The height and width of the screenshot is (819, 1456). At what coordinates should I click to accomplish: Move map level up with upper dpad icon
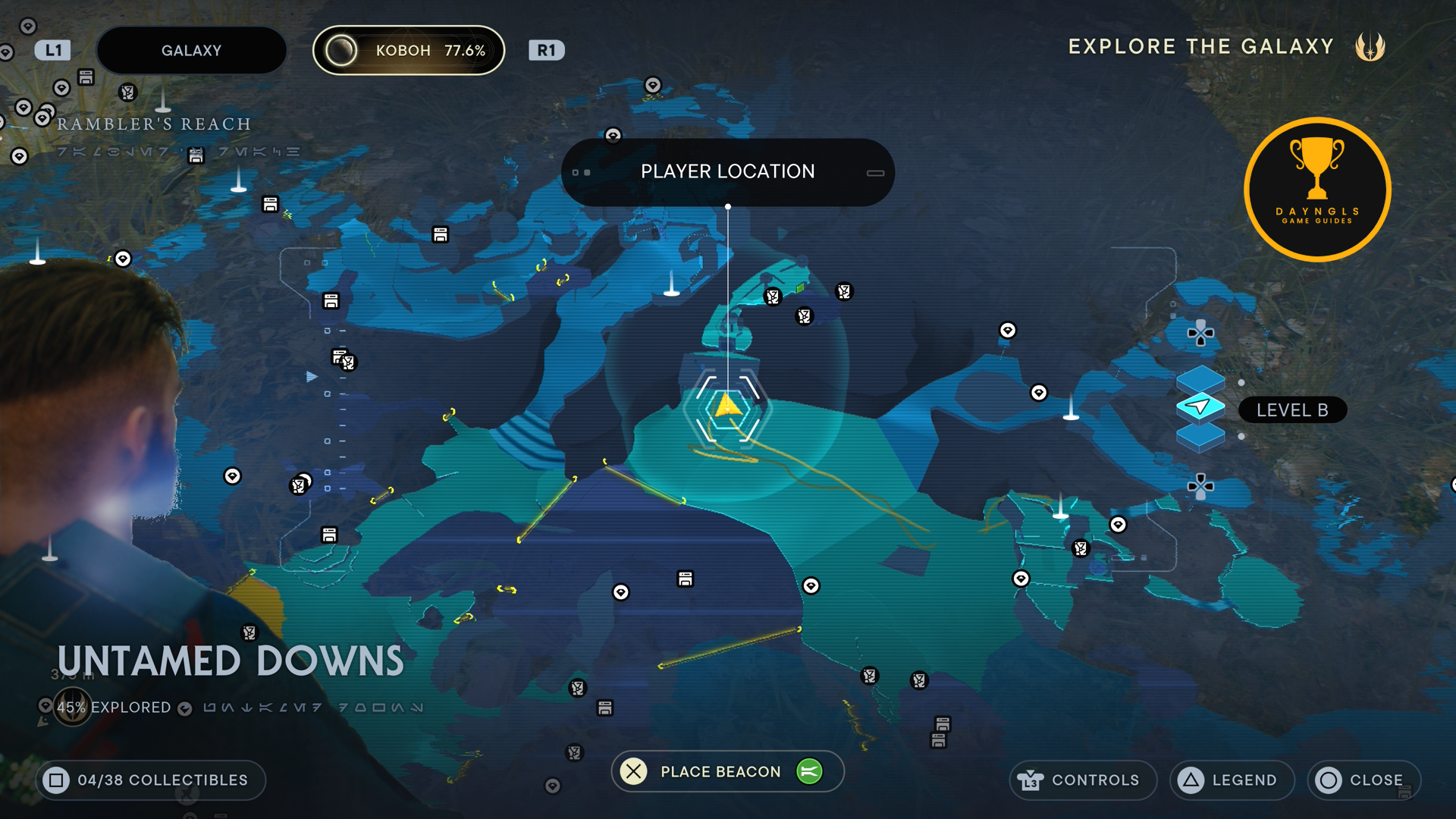1200,333
